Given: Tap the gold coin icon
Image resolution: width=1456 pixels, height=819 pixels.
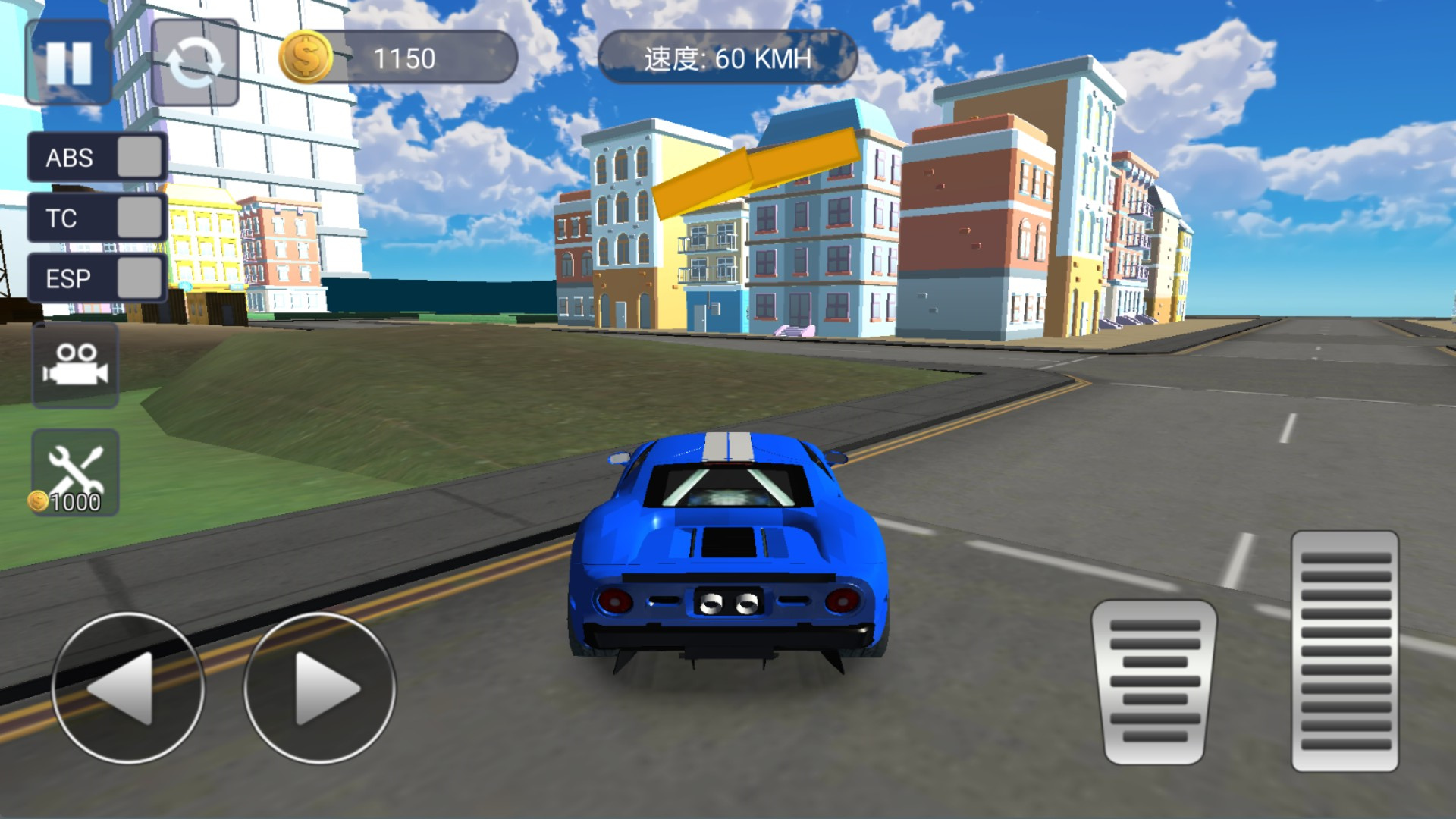Looking at the screenshot, I should (306, 57).
